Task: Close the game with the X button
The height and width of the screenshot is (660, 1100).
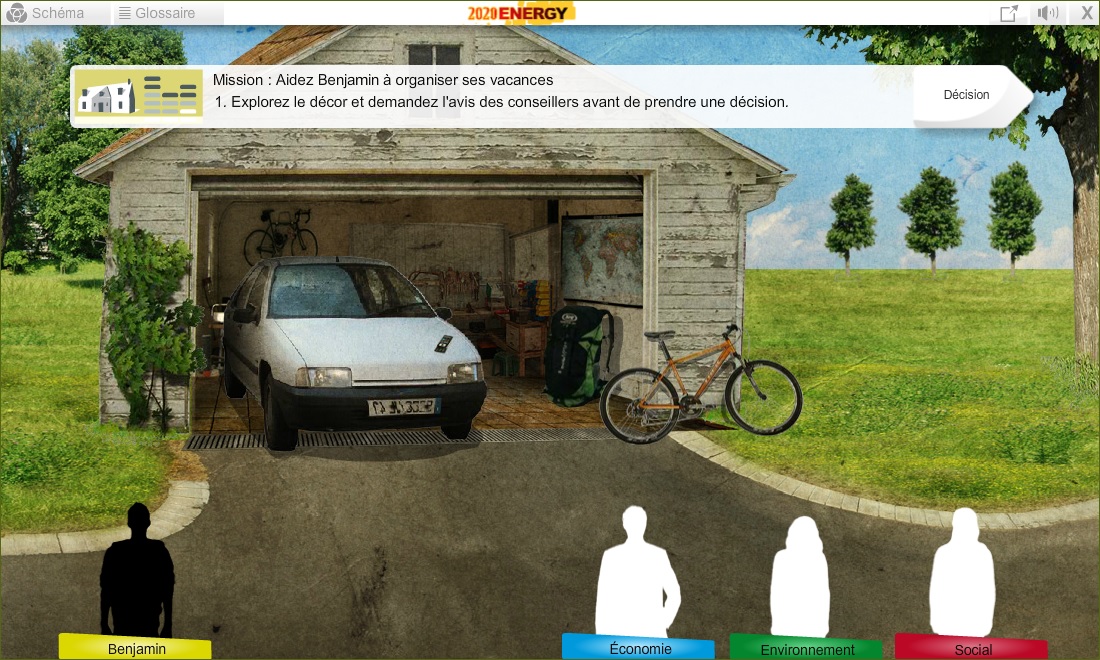Action: click(1087, 13)
